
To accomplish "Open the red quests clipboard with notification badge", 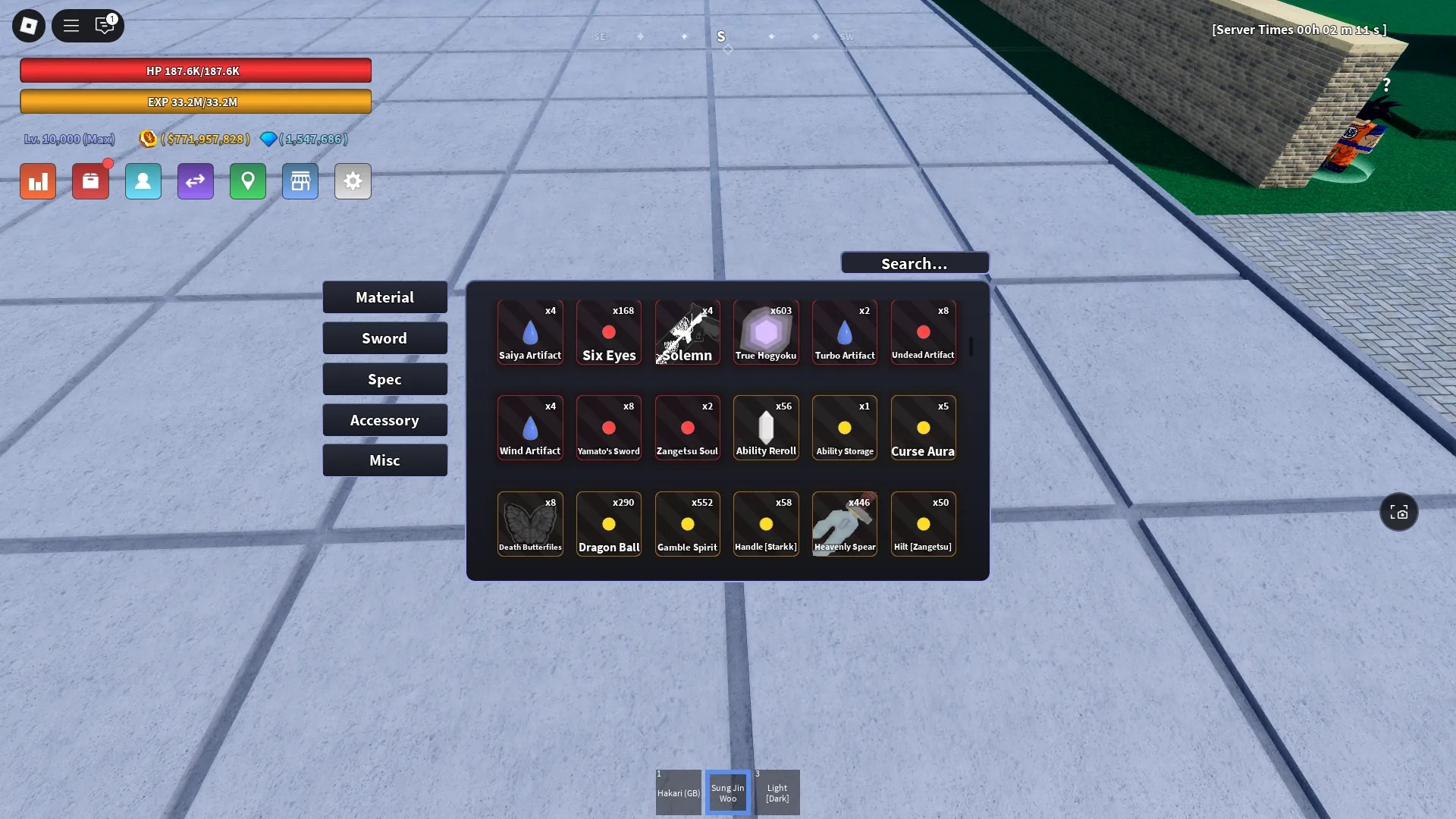I will tap(90, 181).
